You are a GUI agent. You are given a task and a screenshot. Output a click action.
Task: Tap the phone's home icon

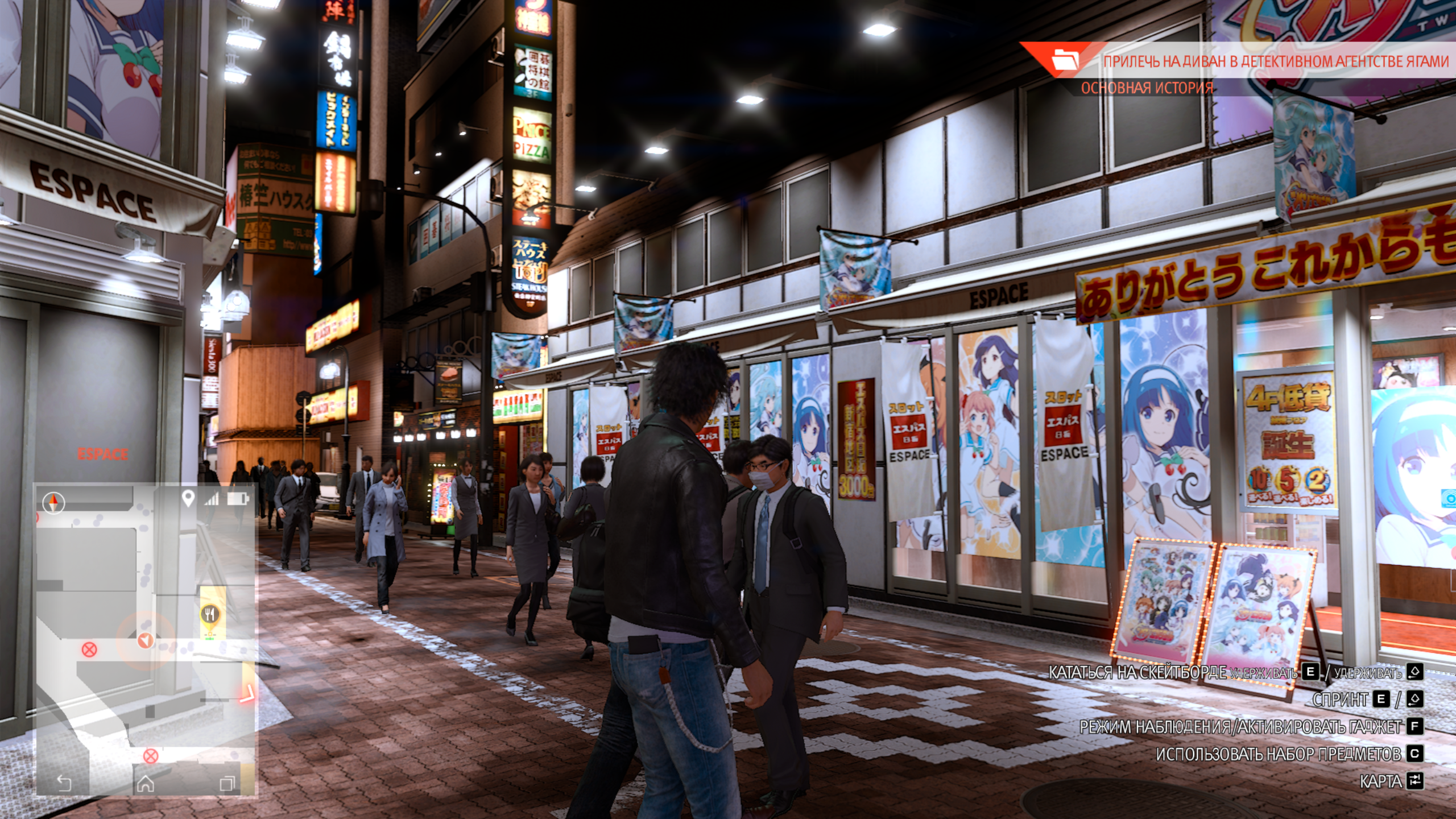pos(146,784)
